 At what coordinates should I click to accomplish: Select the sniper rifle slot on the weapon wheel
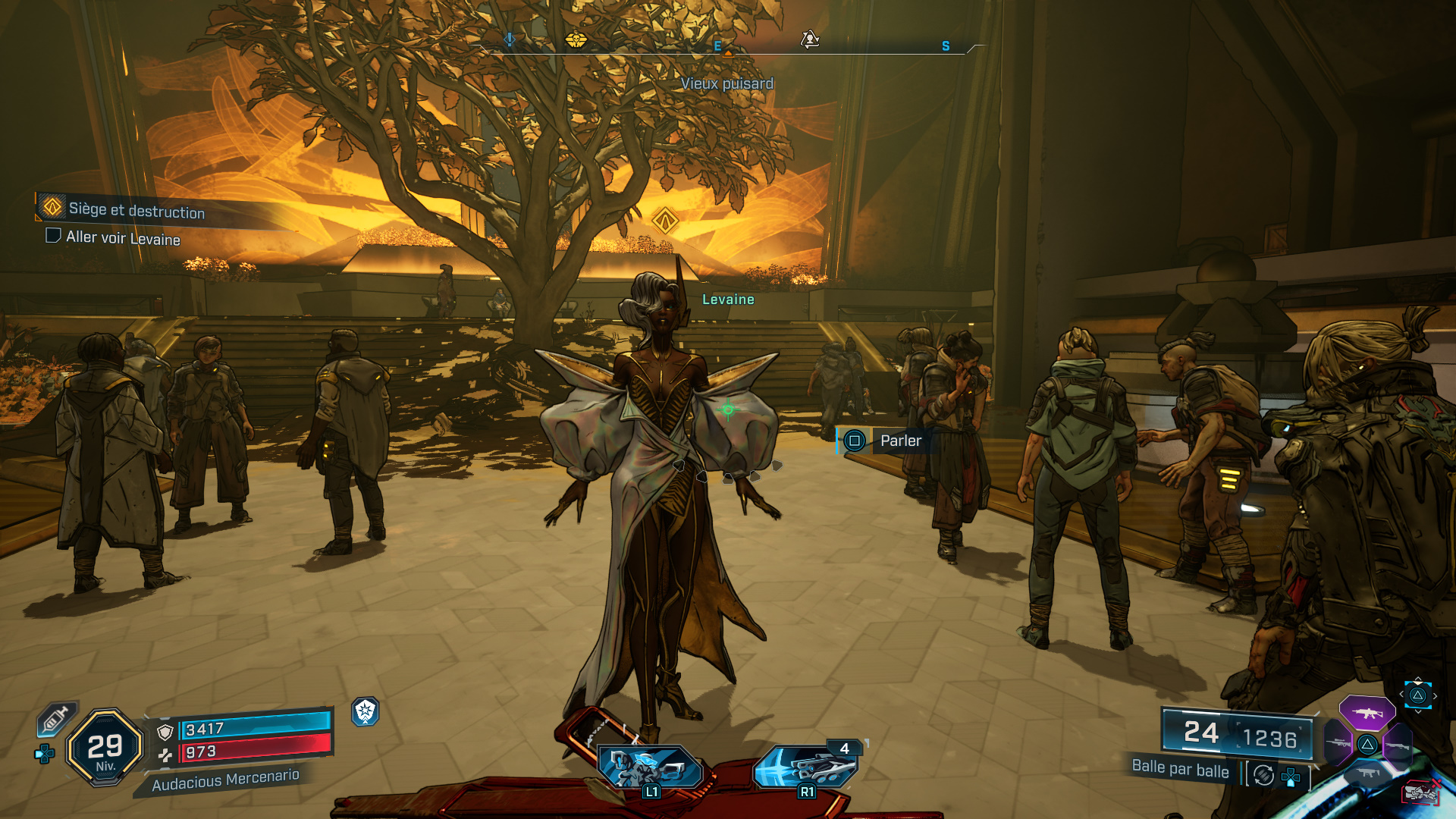pyautogui.click(x=1337, y=744)
